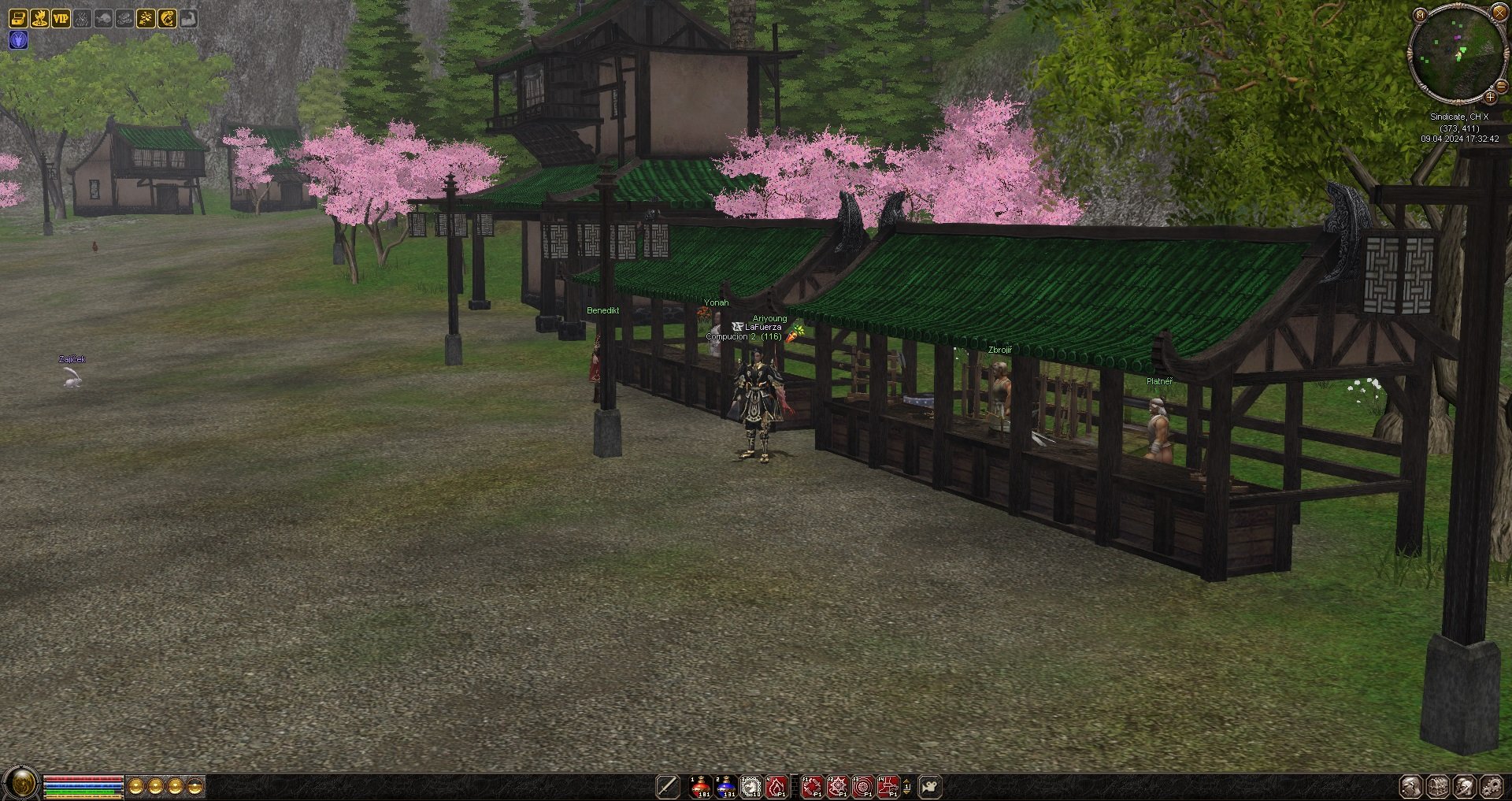Viewport: 1512px width, 801px height.
Task: Toggle the camera mode button
Action: 930,786
